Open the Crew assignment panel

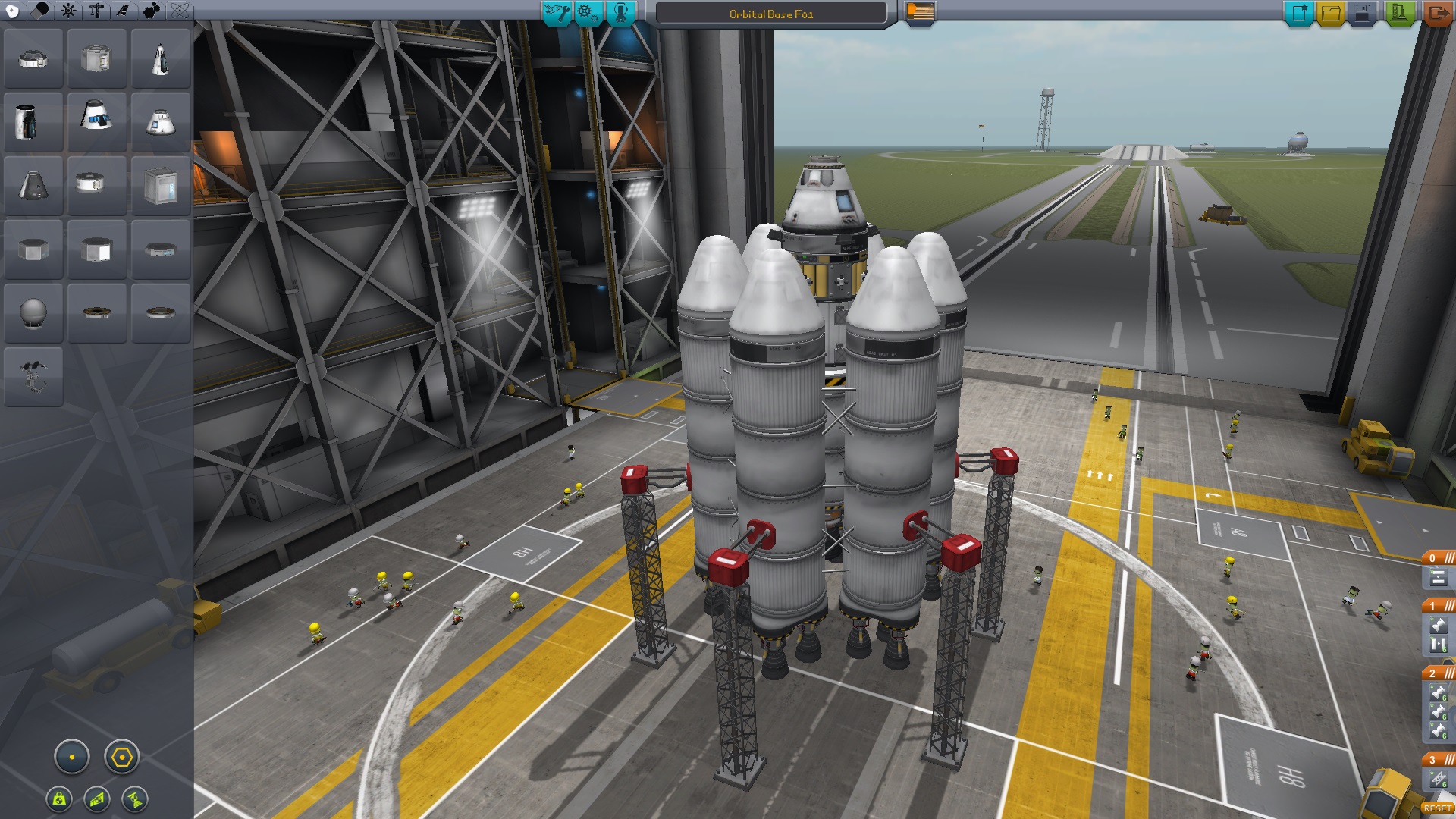coord(620,13)
